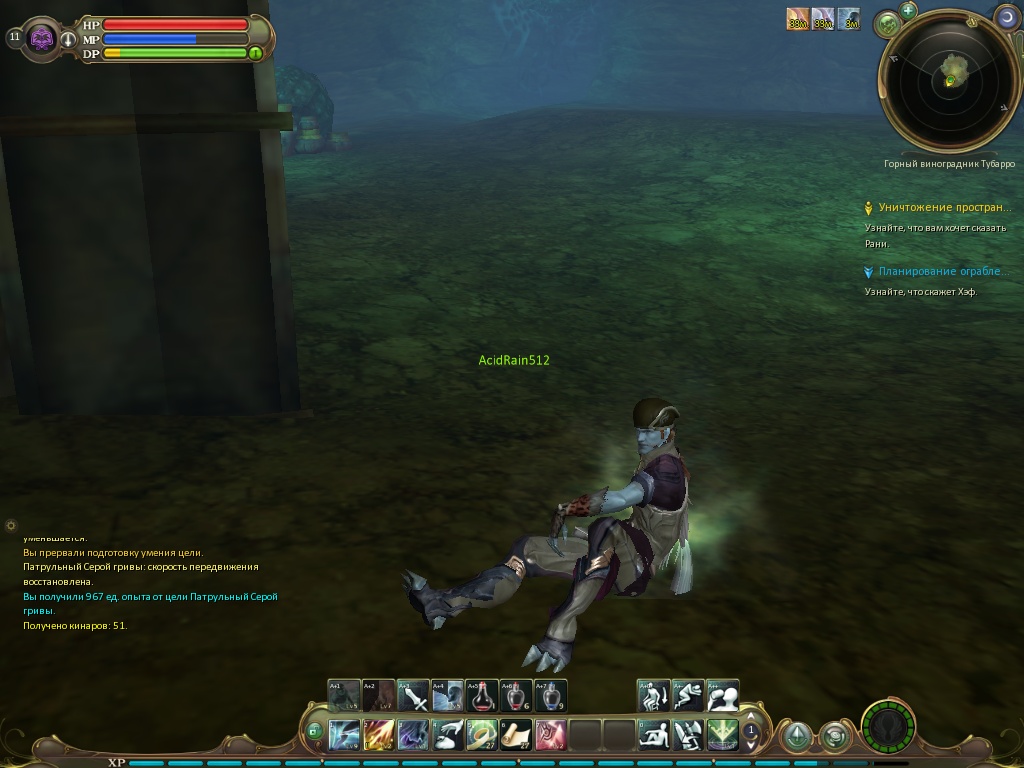Click the crescent moon button above the minimap
Viewport: 1024px width, 768px height.
pyautogui.click(x=1006, y=17)
